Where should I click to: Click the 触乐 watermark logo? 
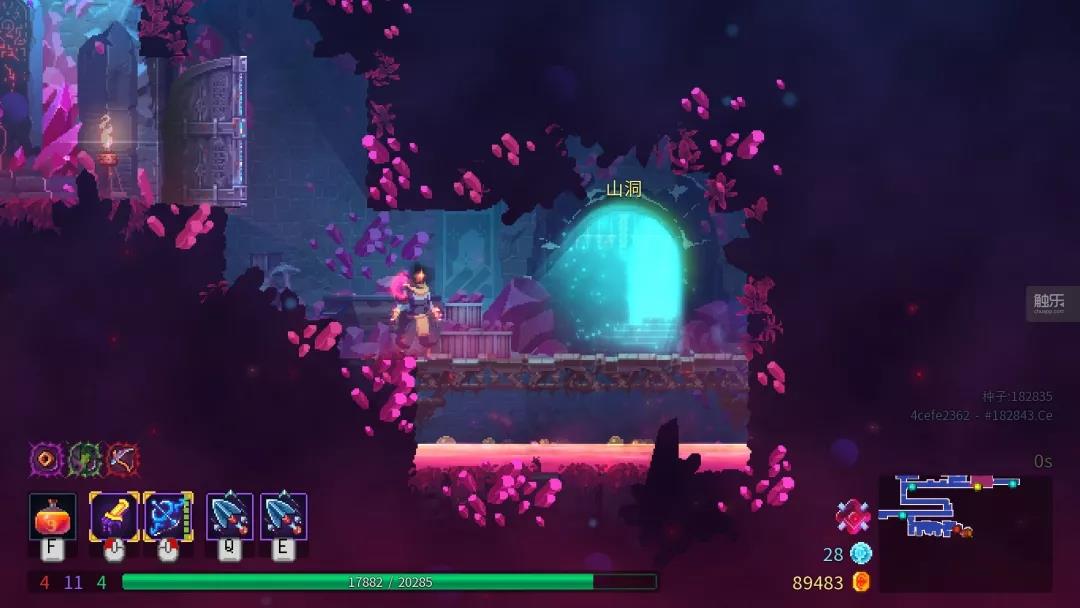1048,302
